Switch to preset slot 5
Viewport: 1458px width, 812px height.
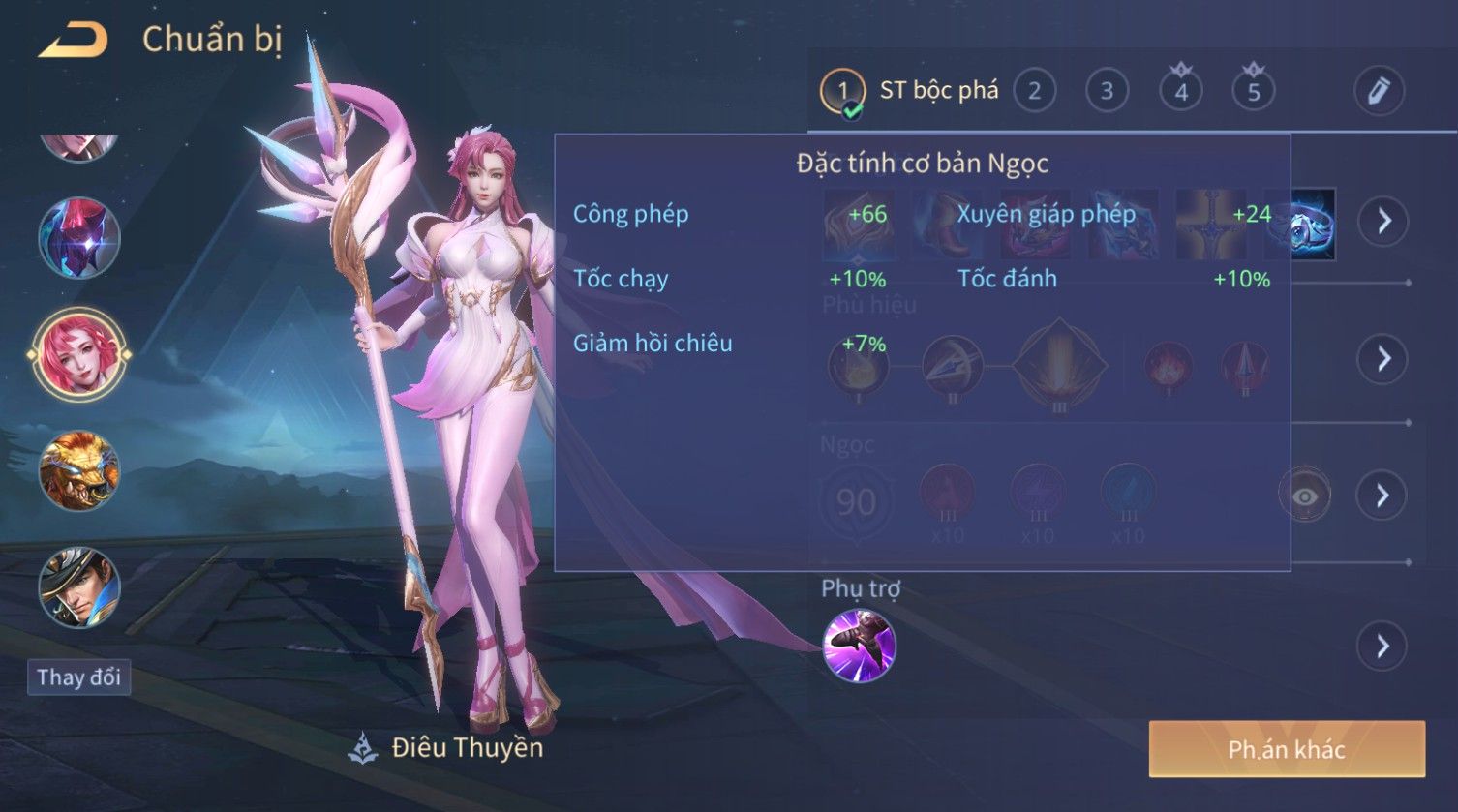tap(1254, 91)
